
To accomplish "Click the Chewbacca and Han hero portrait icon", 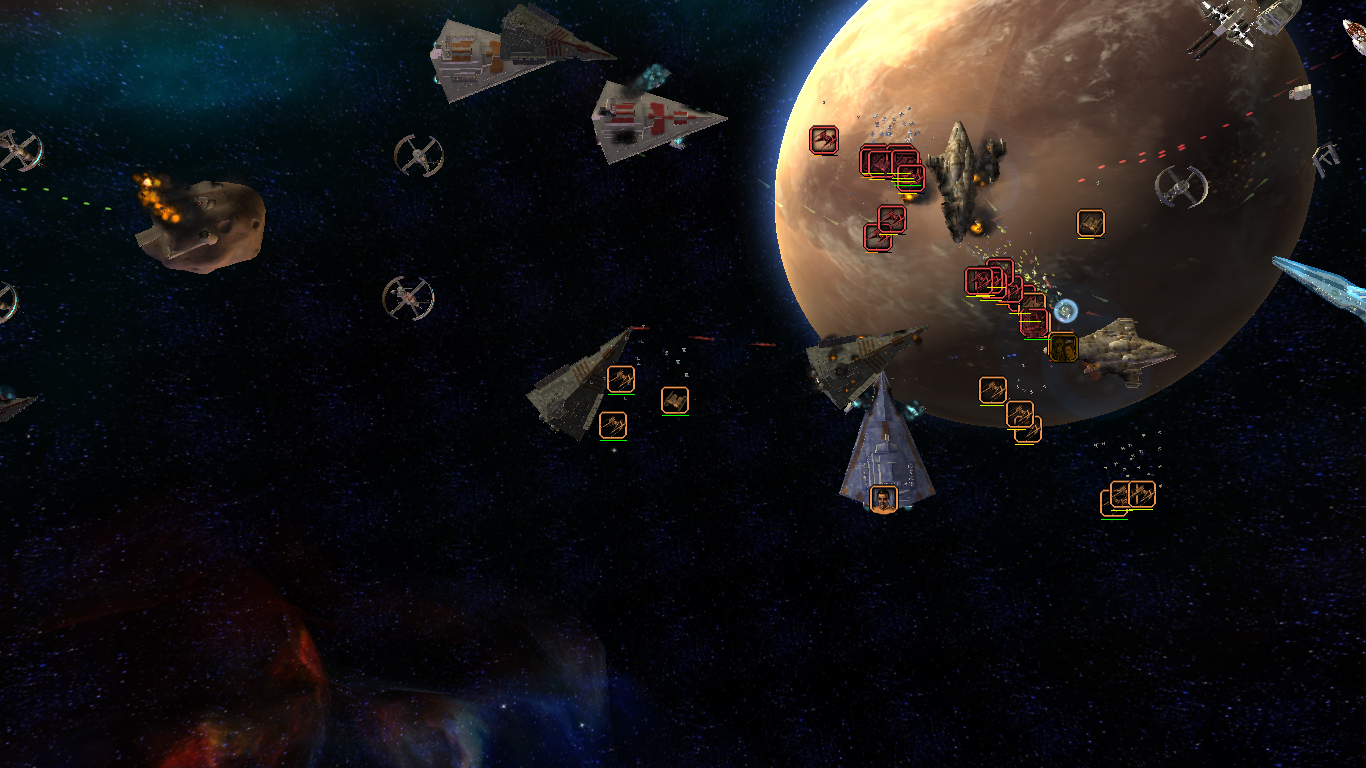I will [1063, 347].
